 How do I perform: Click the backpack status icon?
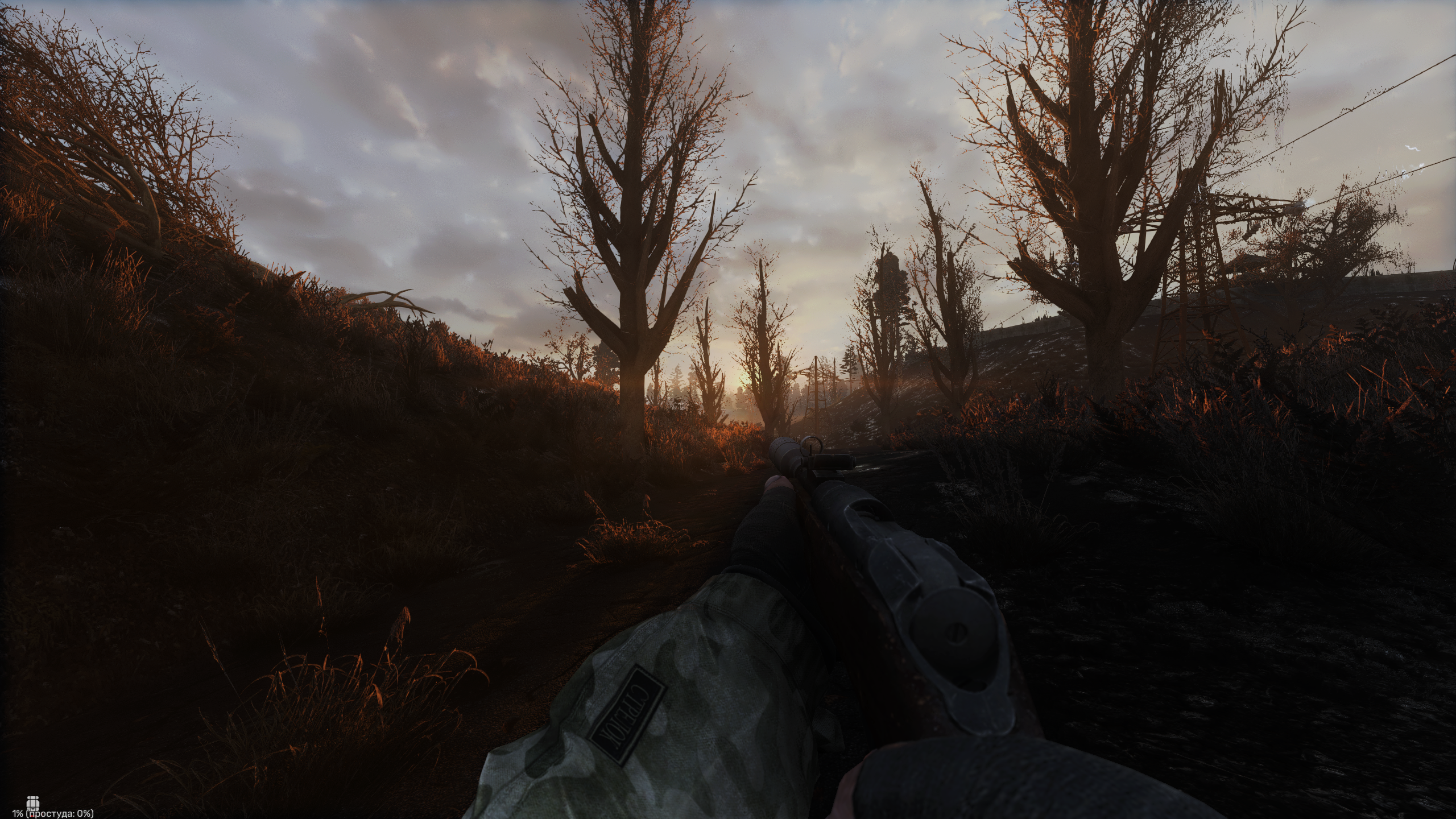33,802
